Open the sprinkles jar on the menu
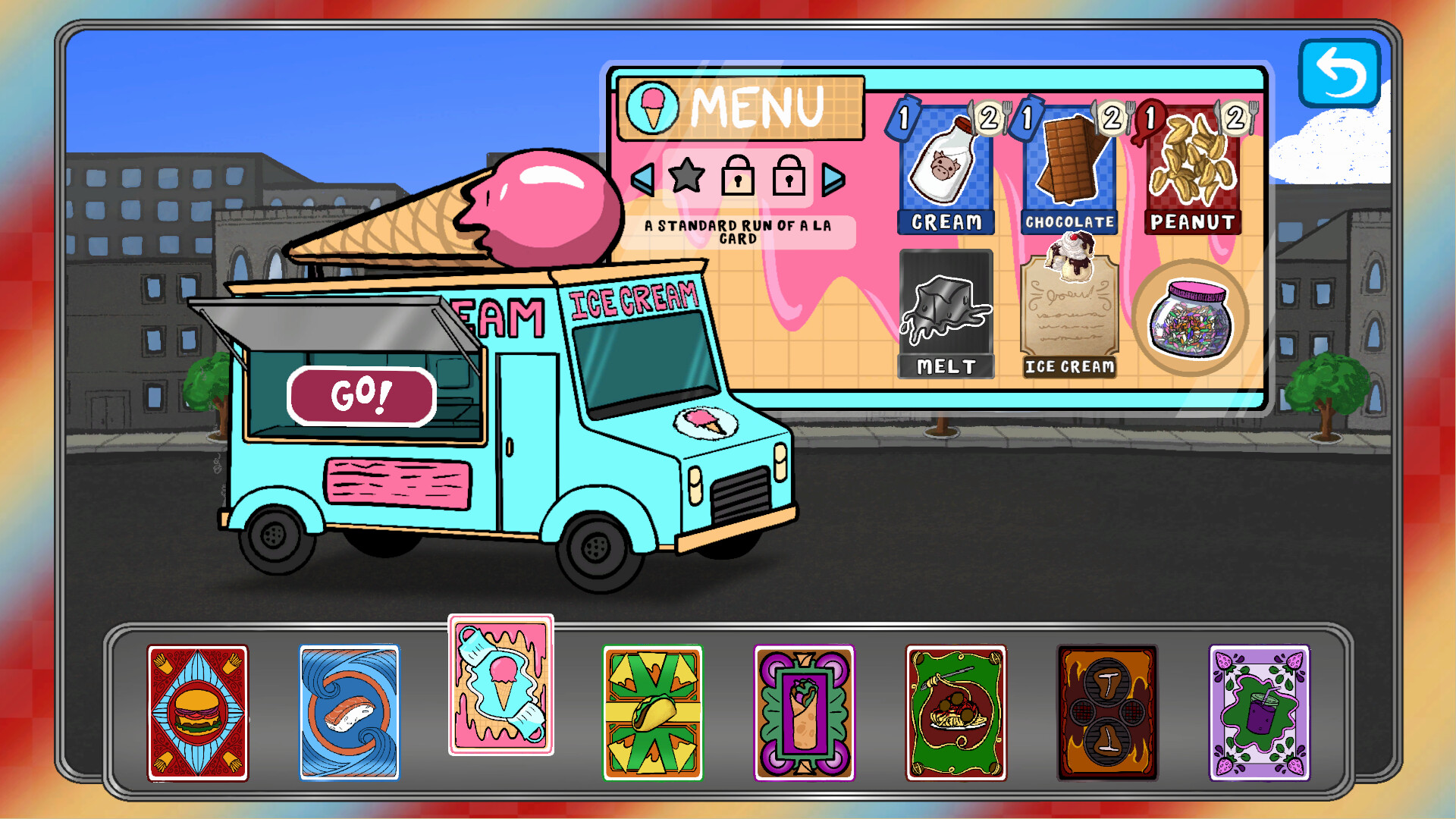1456x819 pixels. (1191, 322)
